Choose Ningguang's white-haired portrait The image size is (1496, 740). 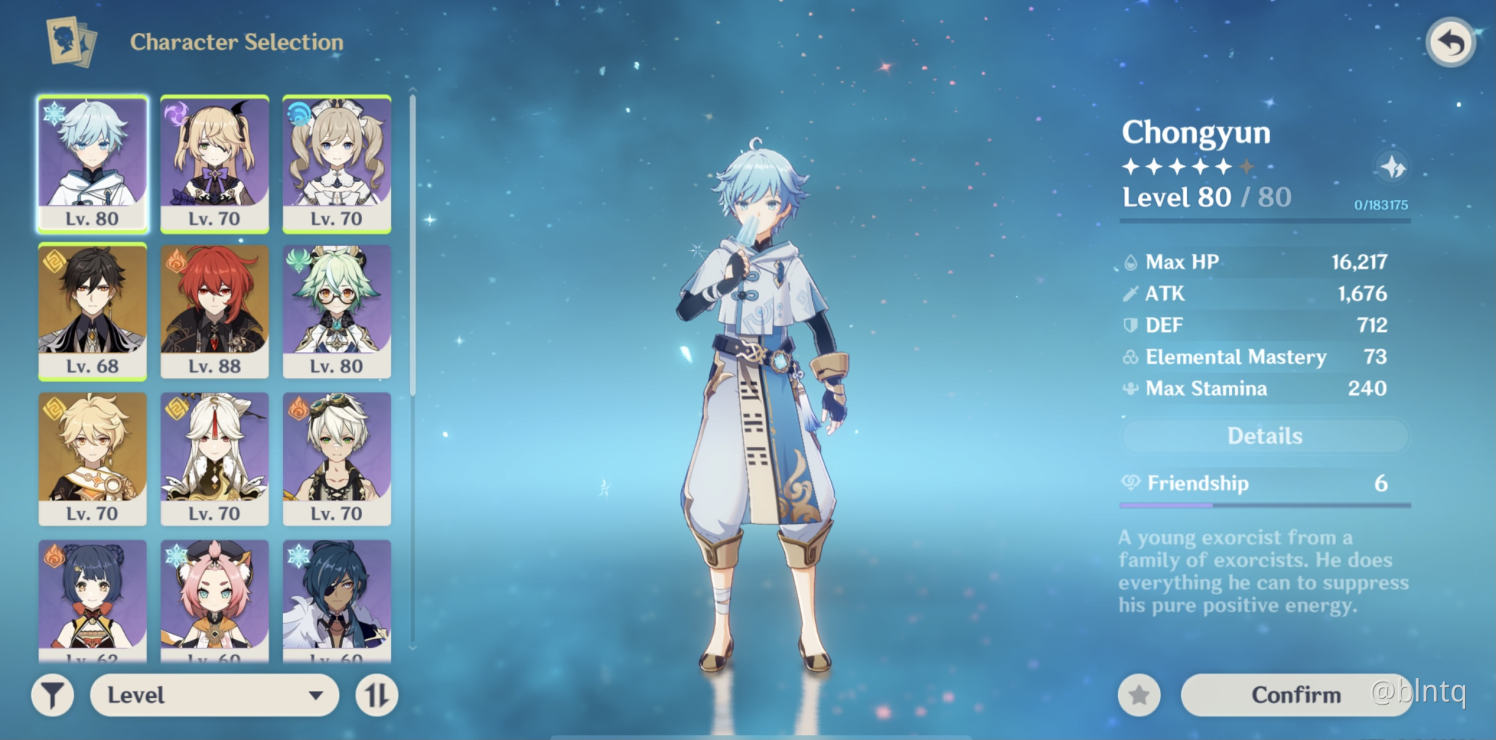coord(215,458)
